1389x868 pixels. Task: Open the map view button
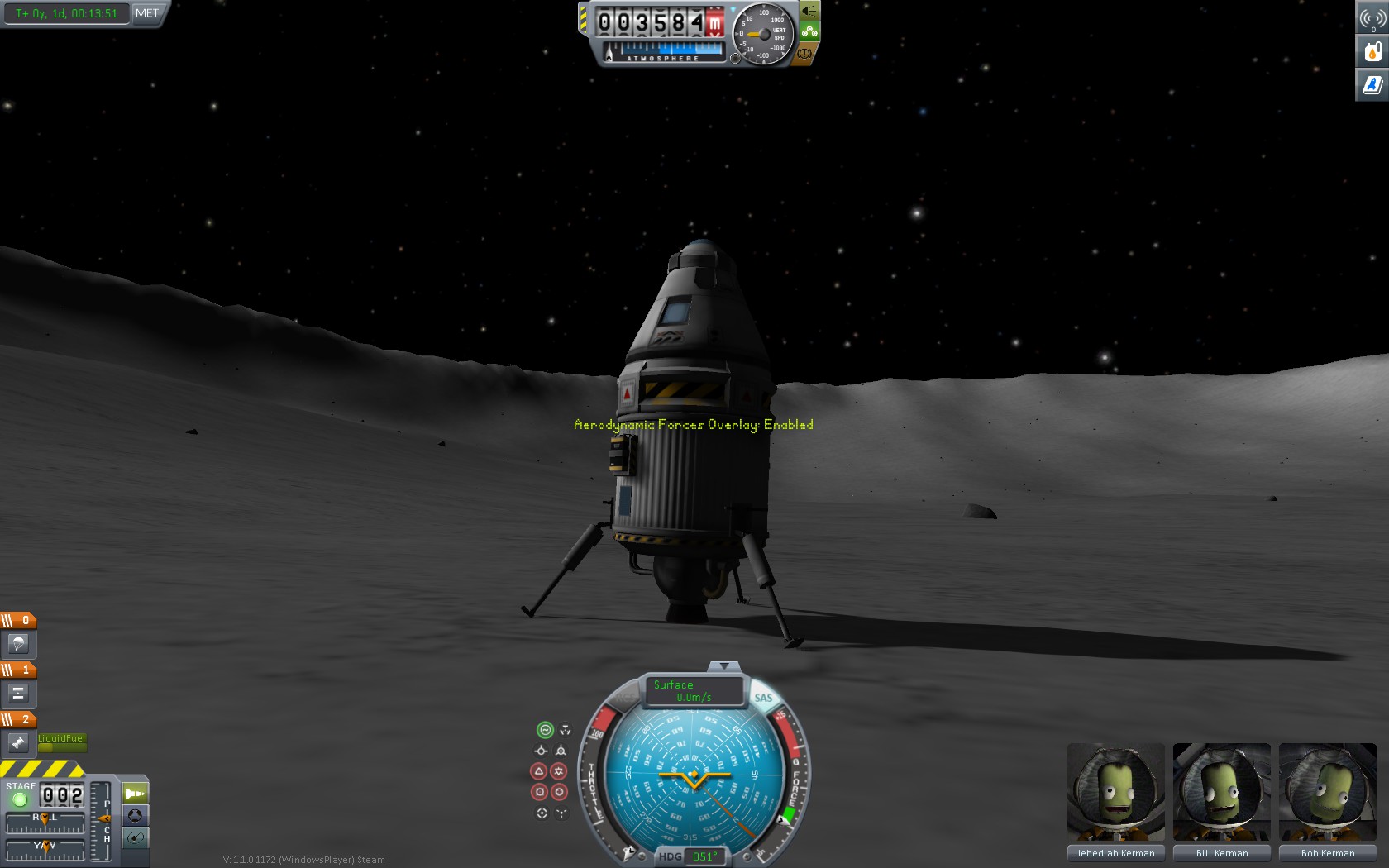point(135,838)
